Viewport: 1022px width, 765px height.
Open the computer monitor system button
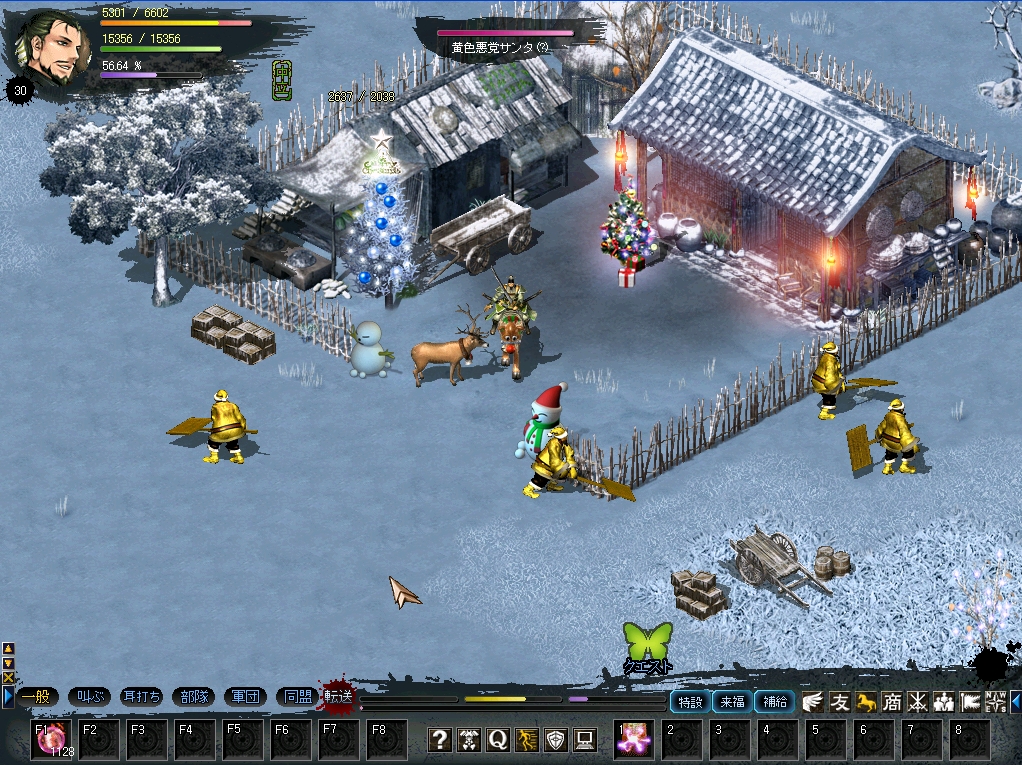pos(585,740)
